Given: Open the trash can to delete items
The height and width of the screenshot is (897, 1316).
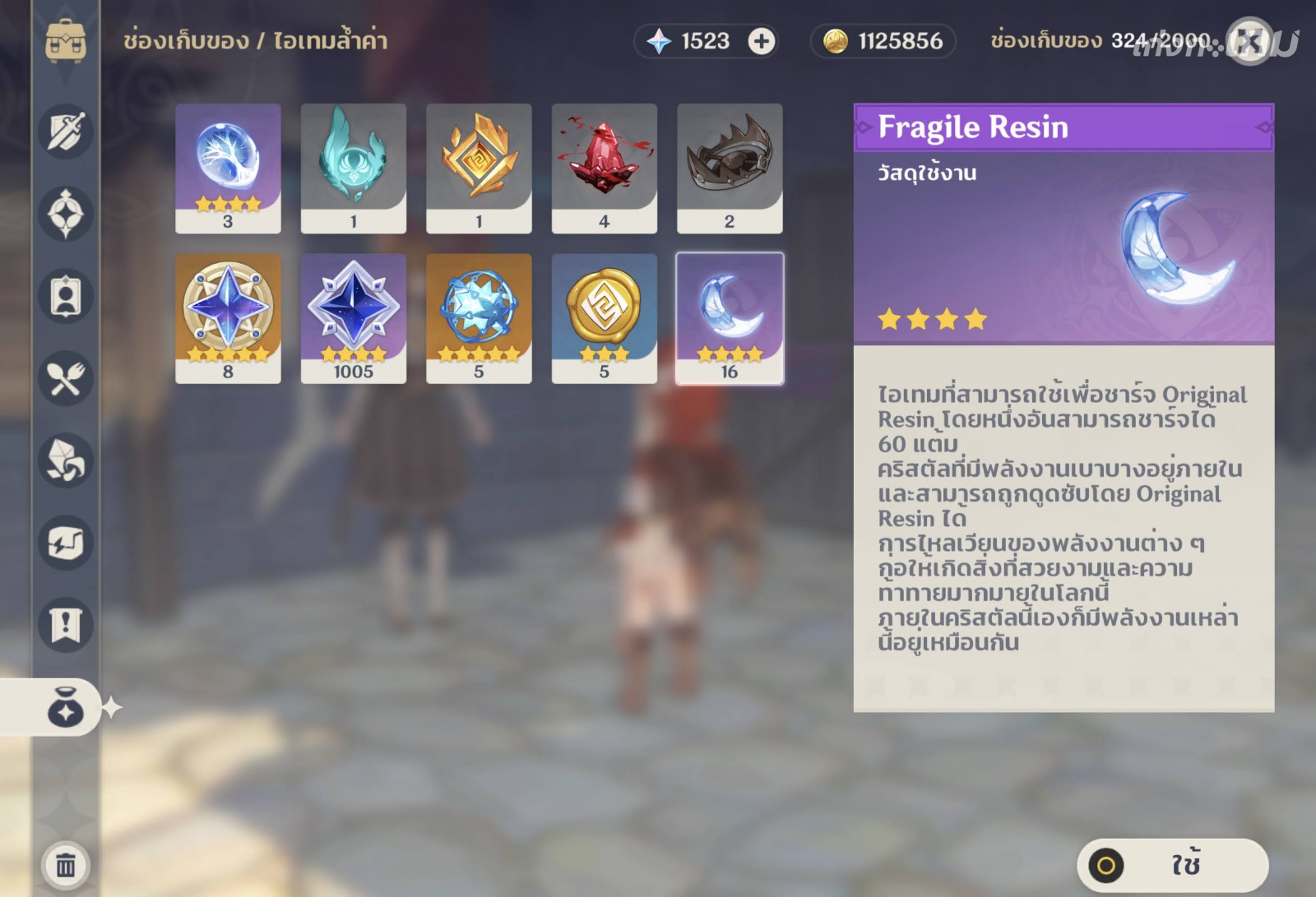Looking at the screenshot, I should pos(66,865).
